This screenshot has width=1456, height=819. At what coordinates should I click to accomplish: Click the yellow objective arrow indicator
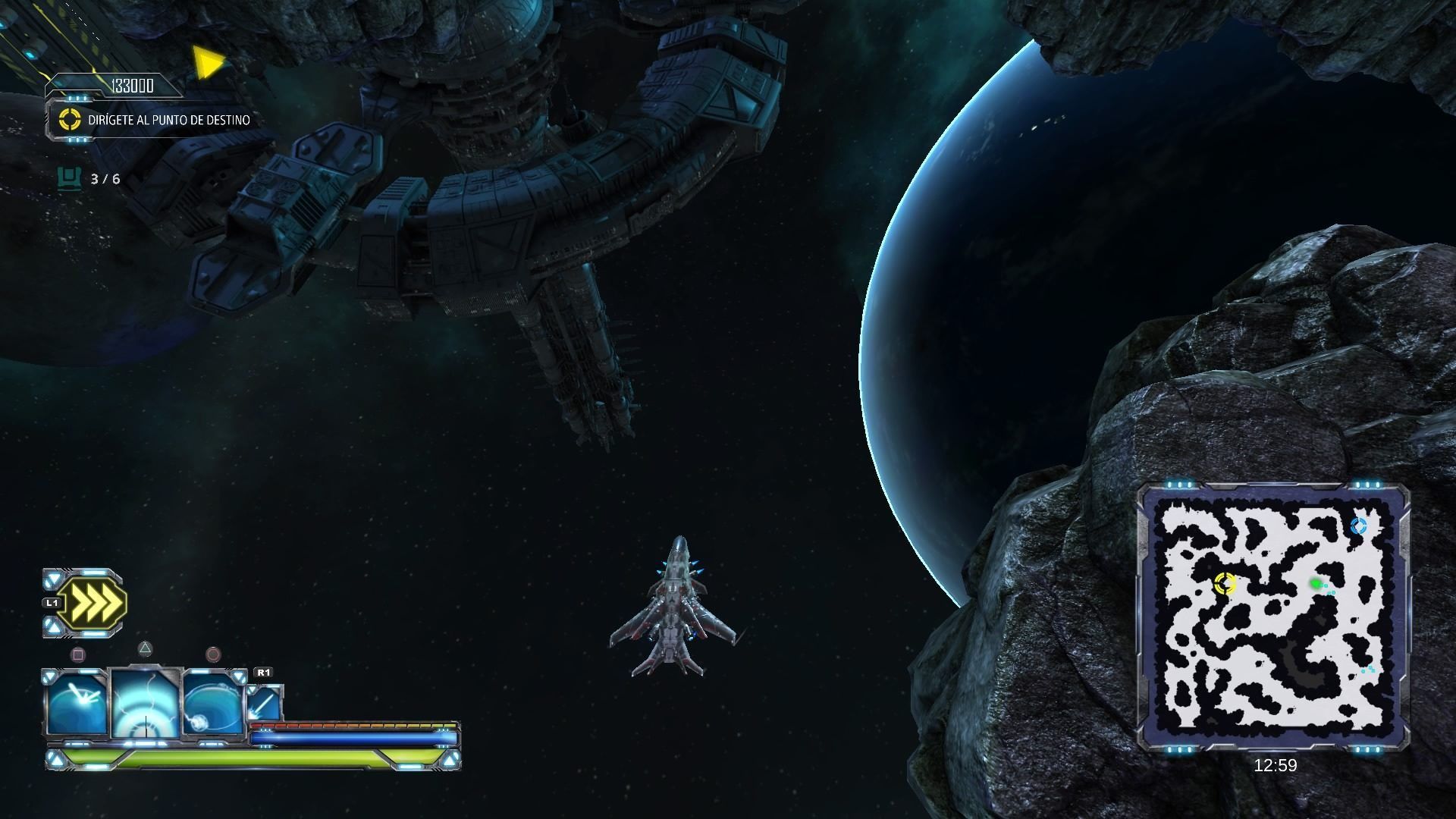click(206, 63)
